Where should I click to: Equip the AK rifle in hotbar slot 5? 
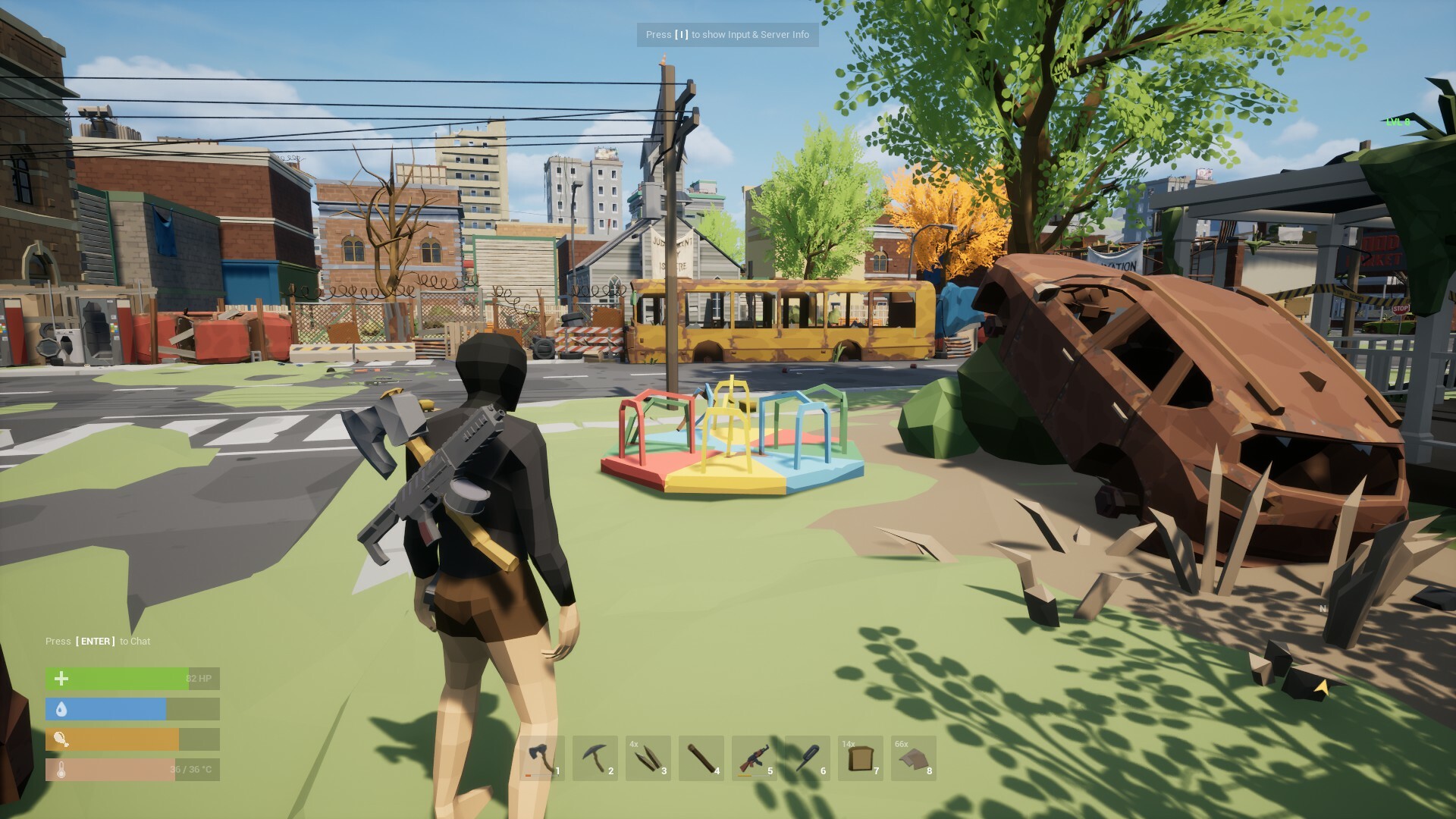pyautogui.click(x=754, y=758)
